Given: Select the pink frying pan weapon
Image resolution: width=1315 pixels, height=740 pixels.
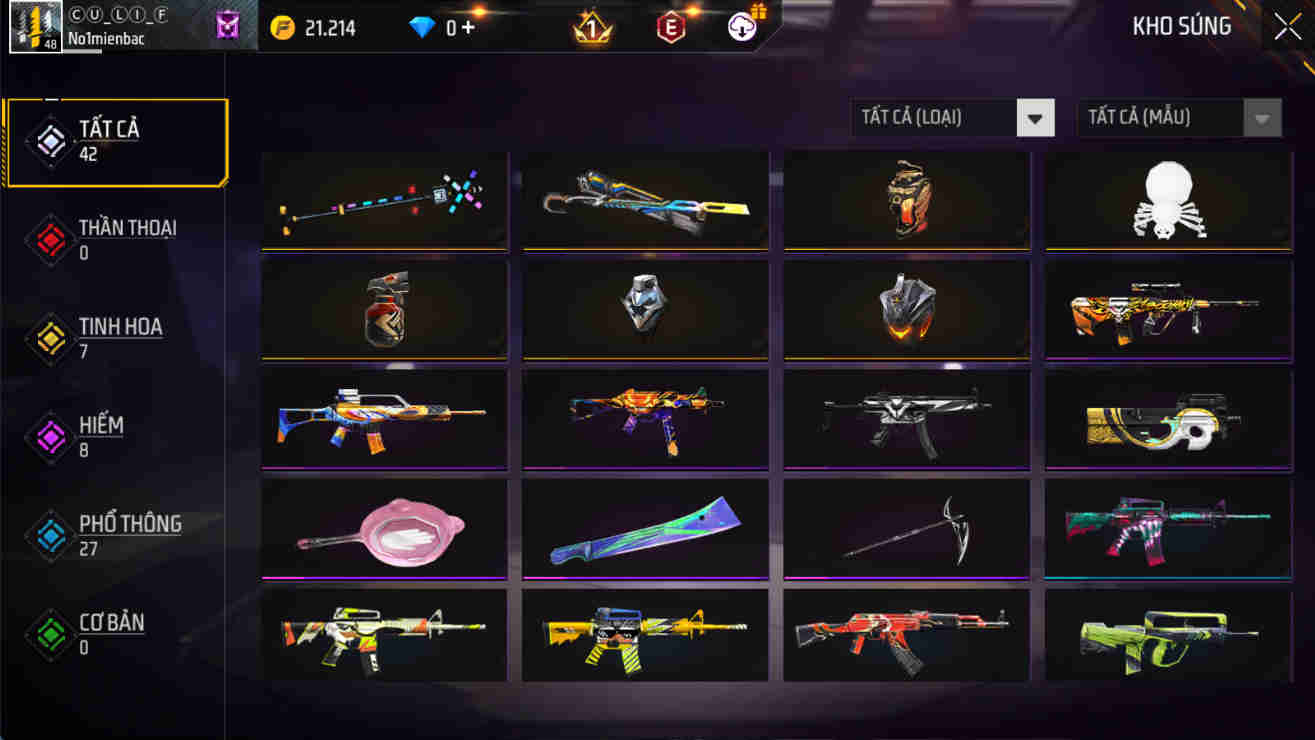Looking at the screenshot, I should click(384, 531).
